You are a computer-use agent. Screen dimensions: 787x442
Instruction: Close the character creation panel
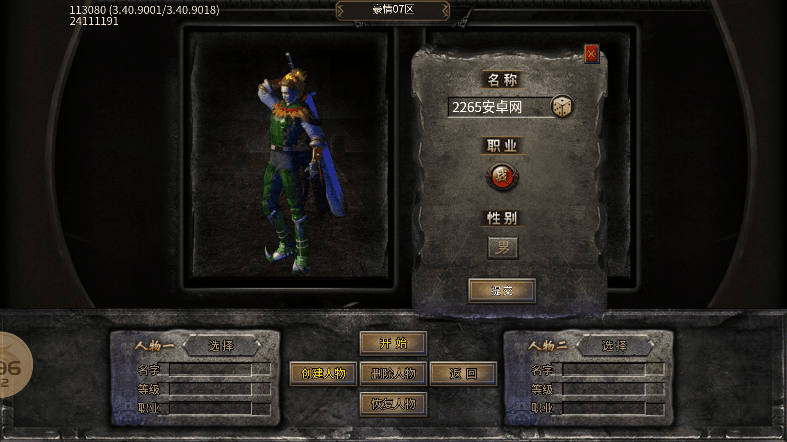[591, 54]
